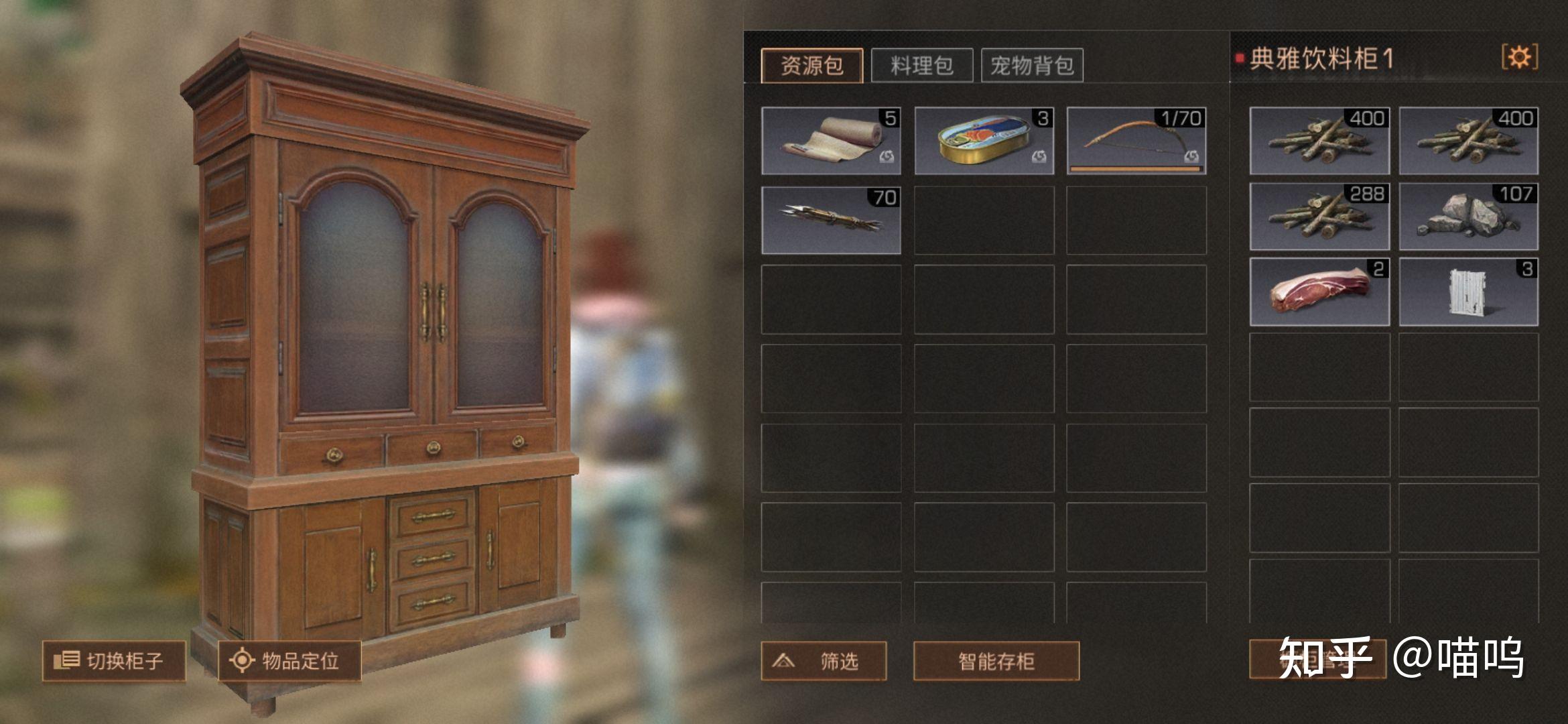Select the cloth bandage roll slot
1568x724 pixels.
[831, 141]
